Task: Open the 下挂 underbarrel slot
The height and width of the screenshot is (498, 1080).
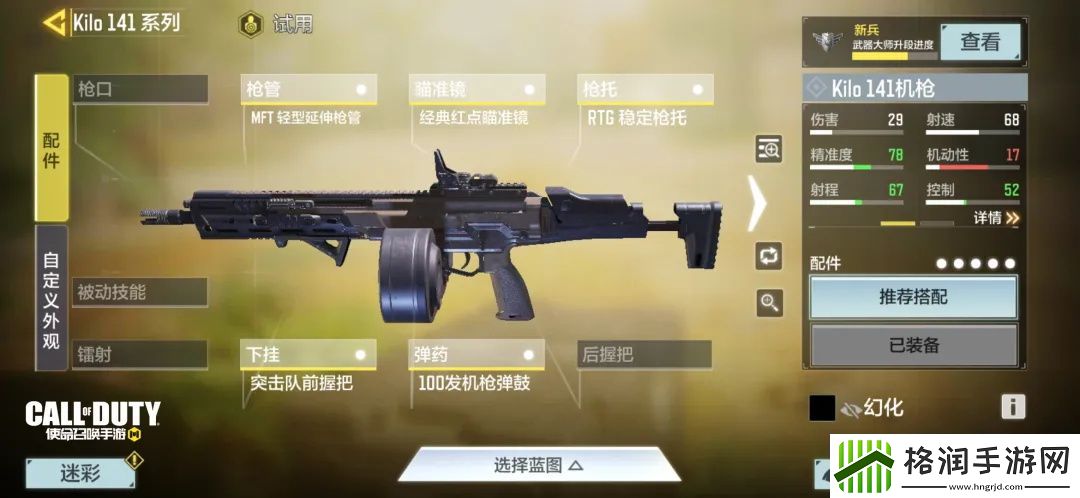Action: 308,354
